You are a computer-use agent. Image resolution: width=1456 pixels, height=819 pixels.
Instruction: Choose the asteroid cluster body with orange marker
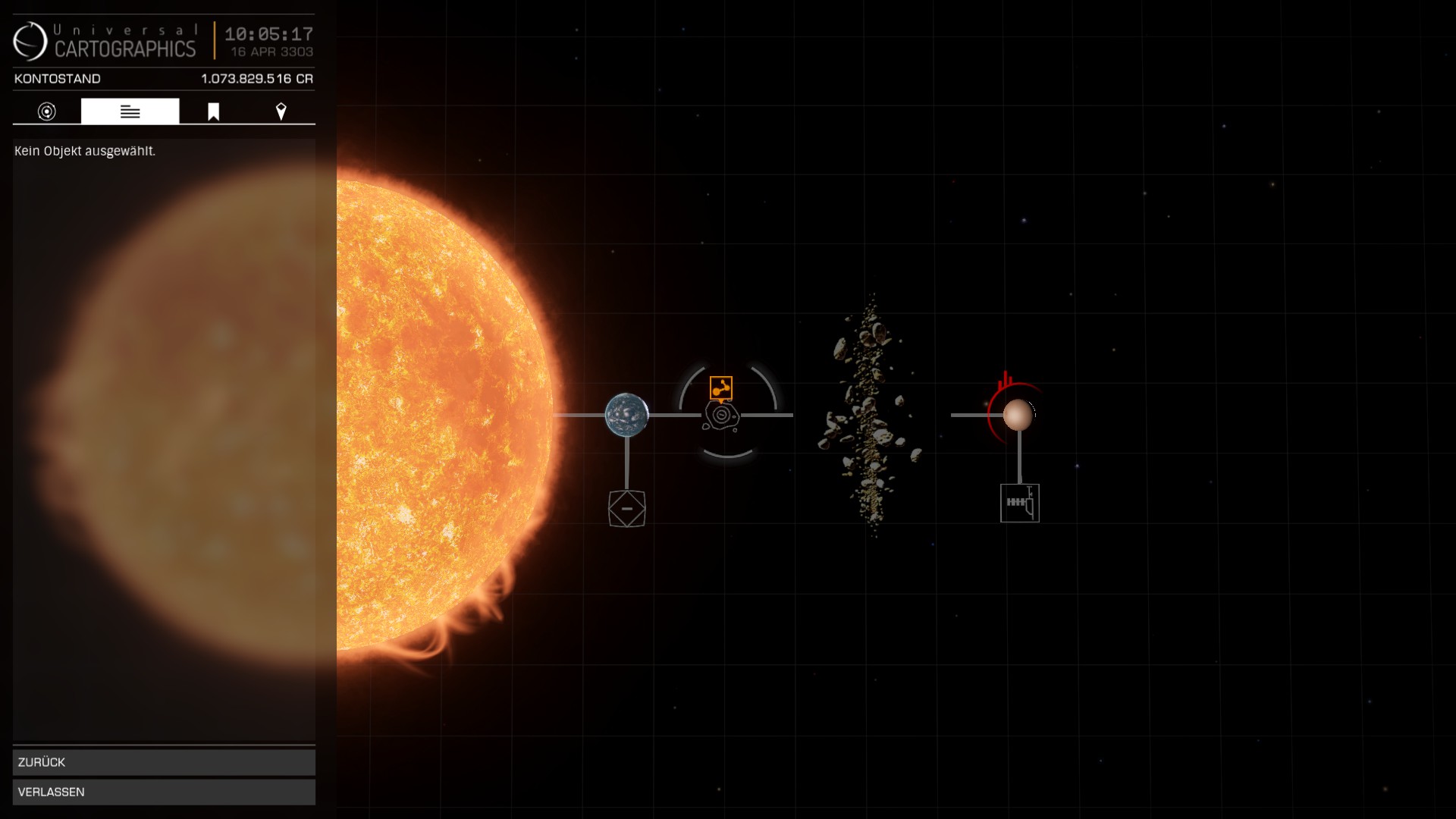[722, 416]
